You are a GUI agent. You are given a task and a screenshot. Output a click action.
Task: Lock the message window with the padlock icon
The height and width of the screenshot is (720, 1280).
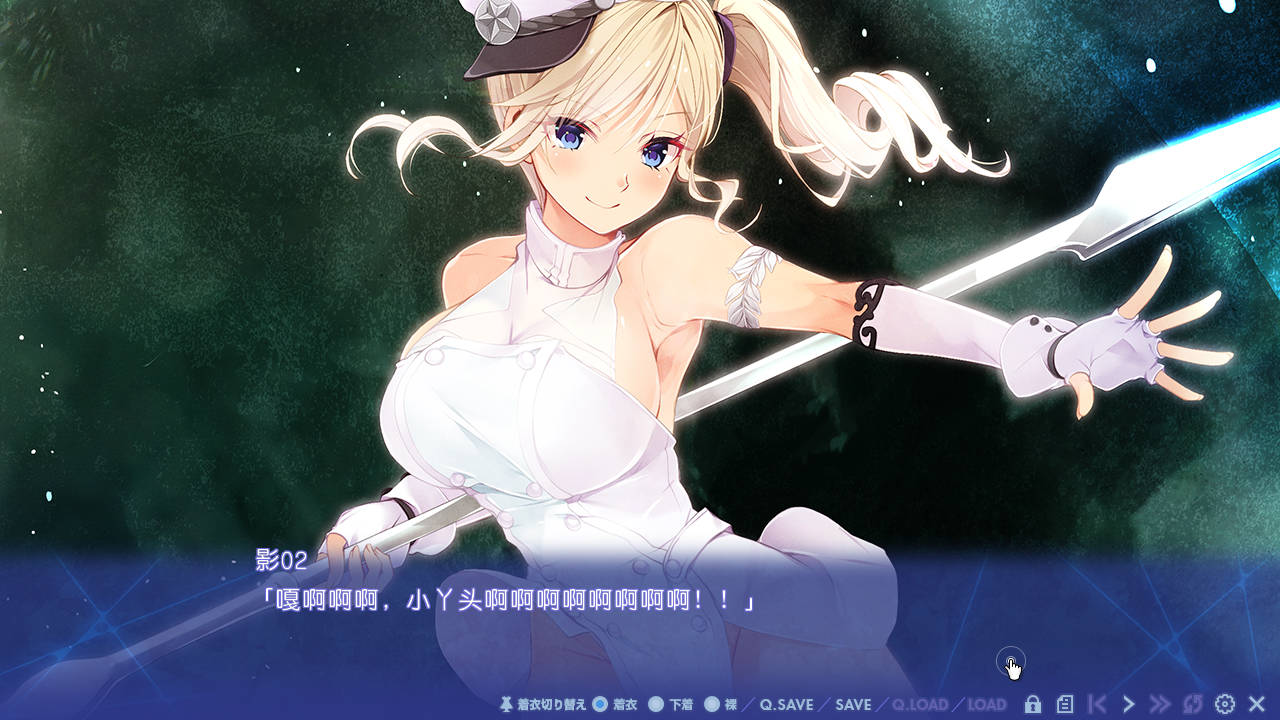tap(1033, 704)
